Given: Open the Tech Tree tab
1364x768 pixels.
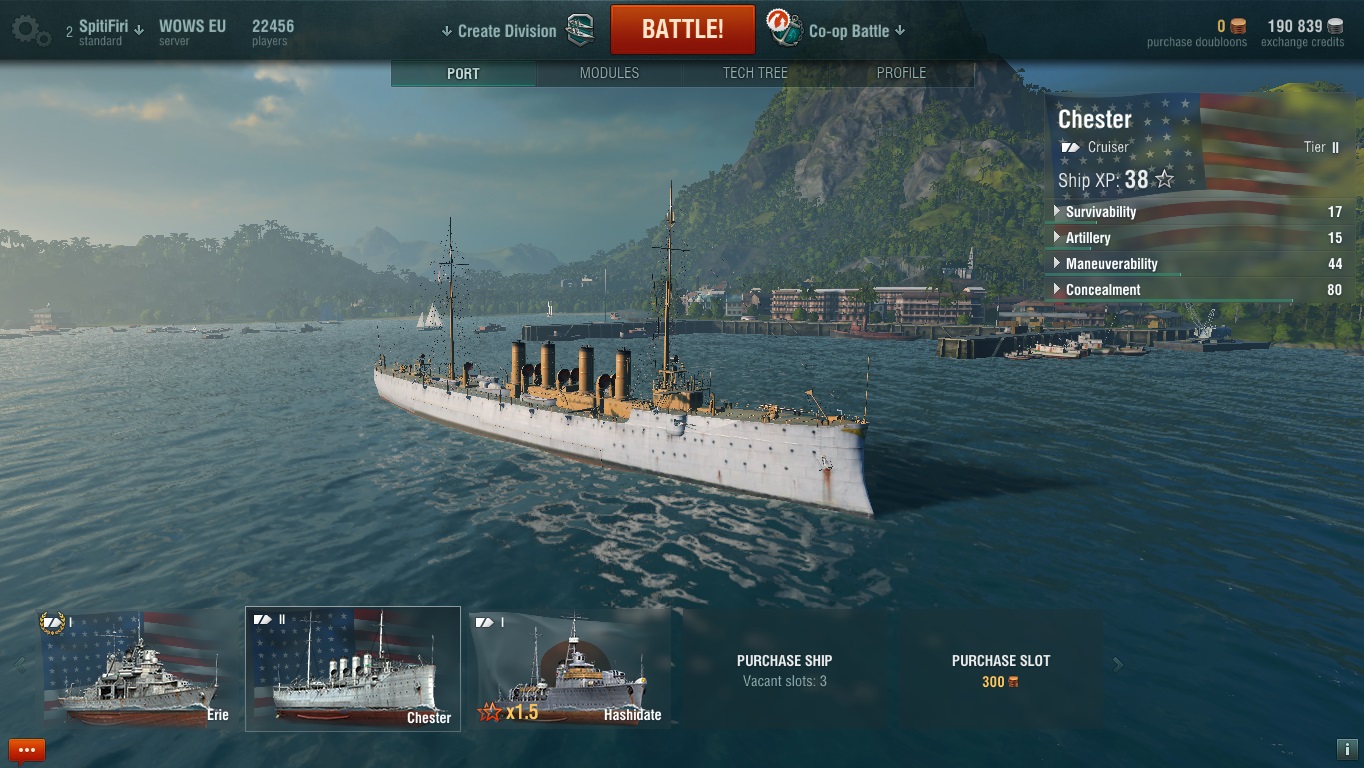Looking at the screenshot, I should click(x=755, y=73).
